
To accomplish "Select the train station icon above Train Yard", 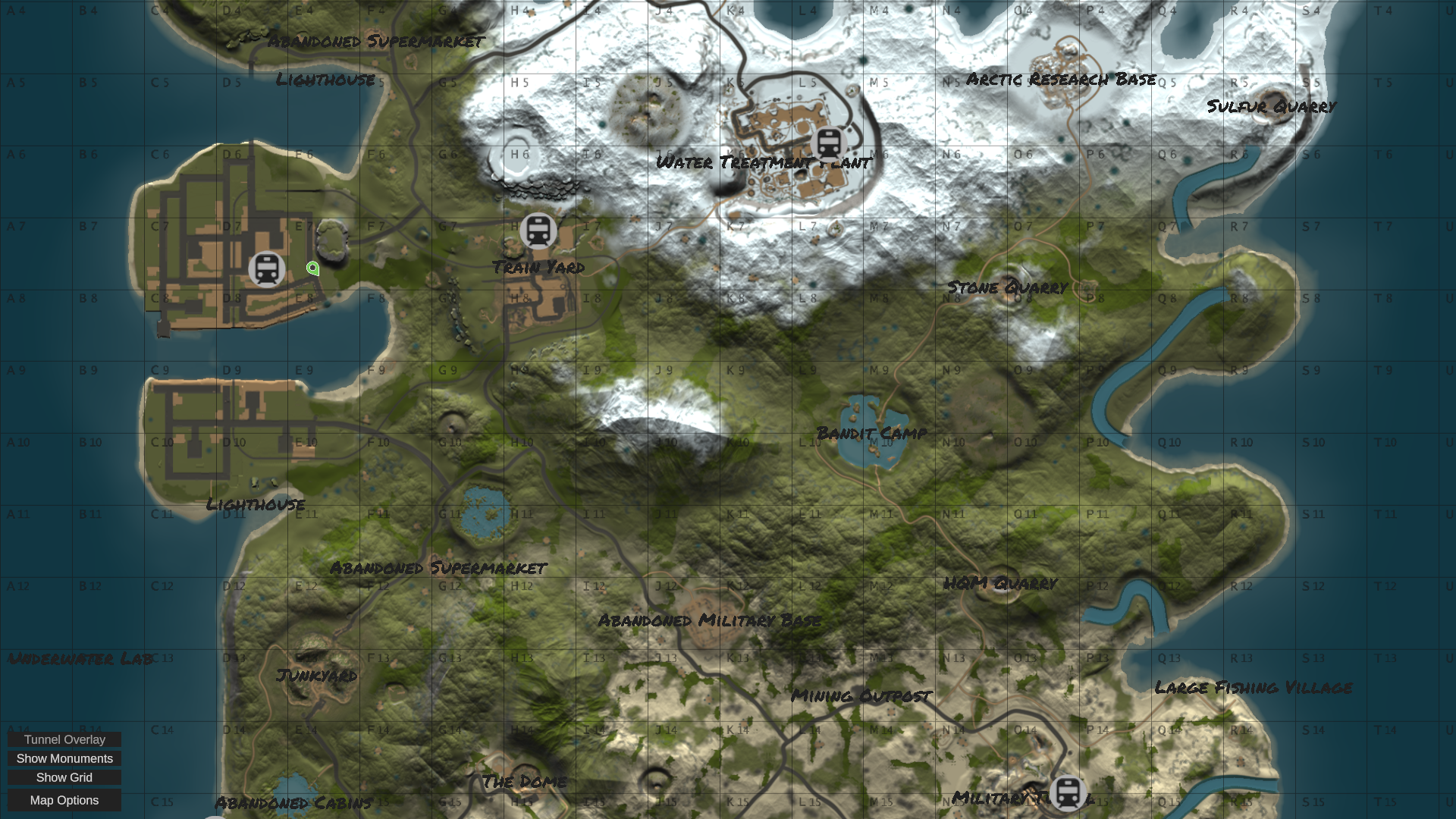I will coord(538,231).
